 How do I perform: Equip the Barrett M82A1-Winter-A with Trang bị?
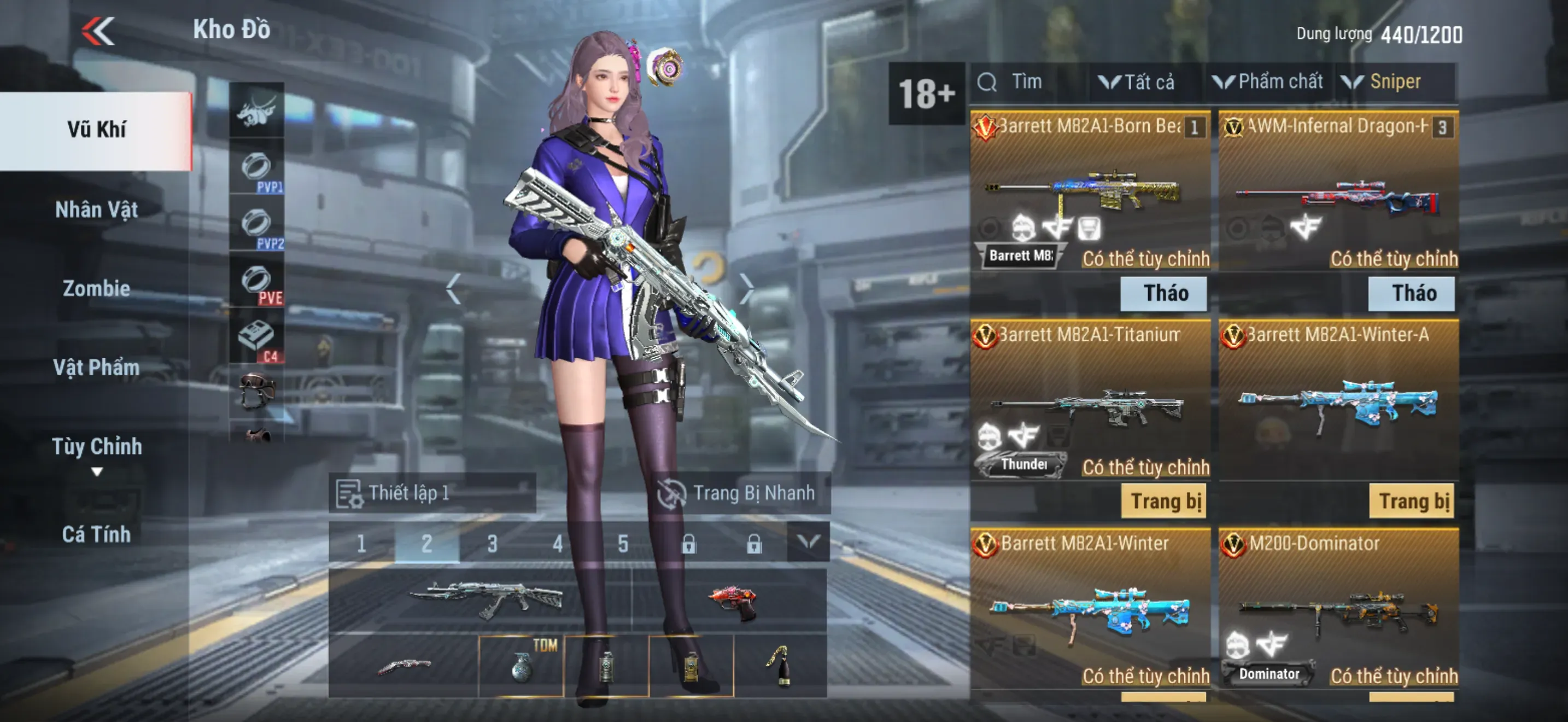pos(1412,502)
